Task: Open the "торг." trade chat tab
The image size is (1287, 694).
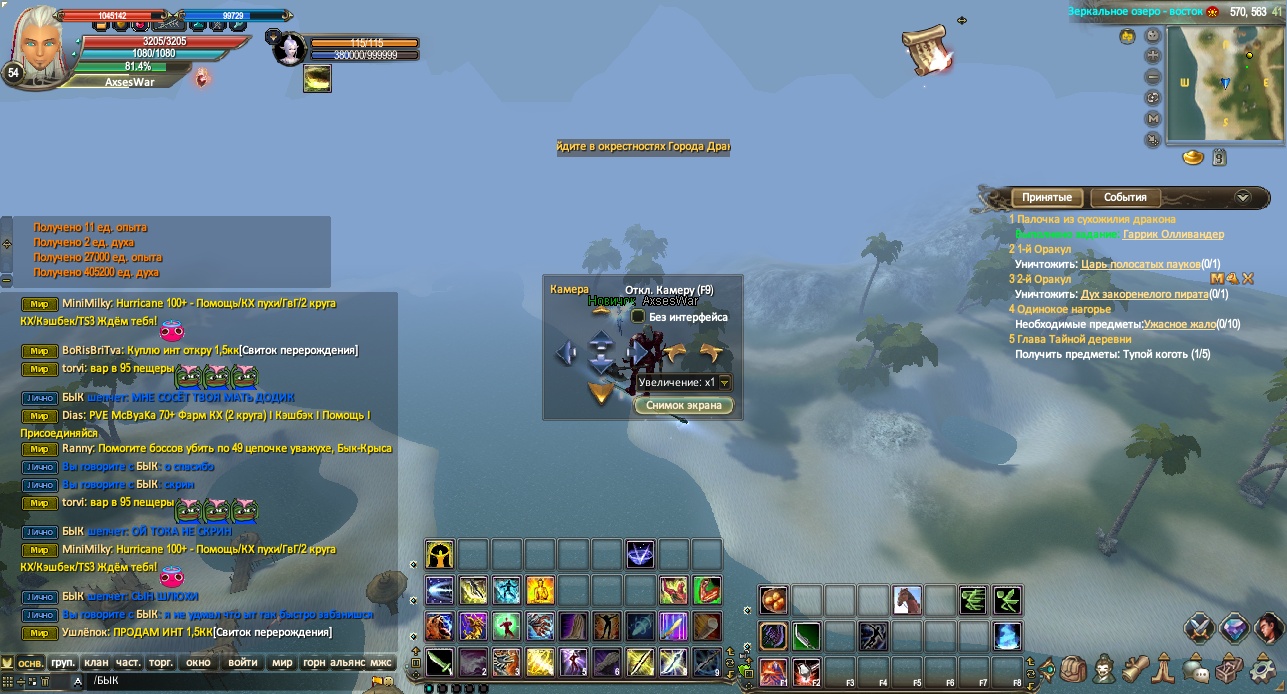Action: click(160, 662)
